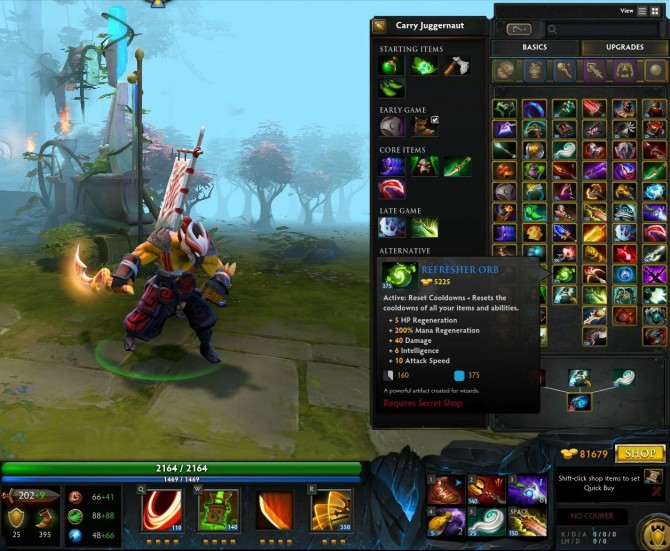670x551 pixels.
Task: Activate Omnislash ultimate ability
Action: [331, 509]
